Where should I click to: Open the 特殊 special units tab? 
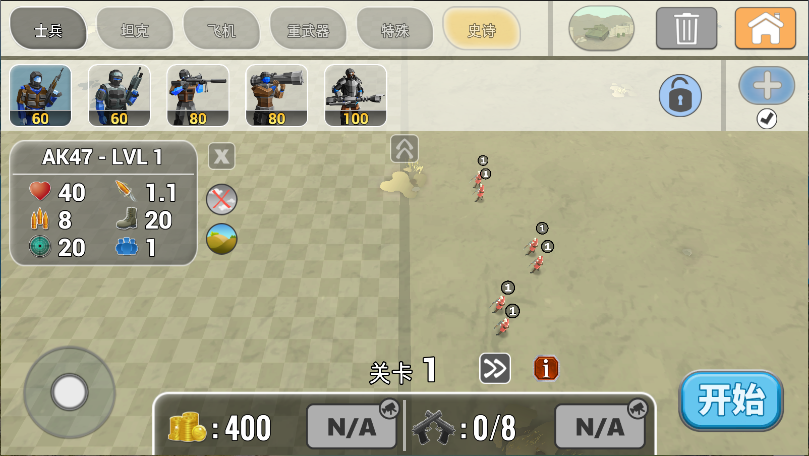394,29
